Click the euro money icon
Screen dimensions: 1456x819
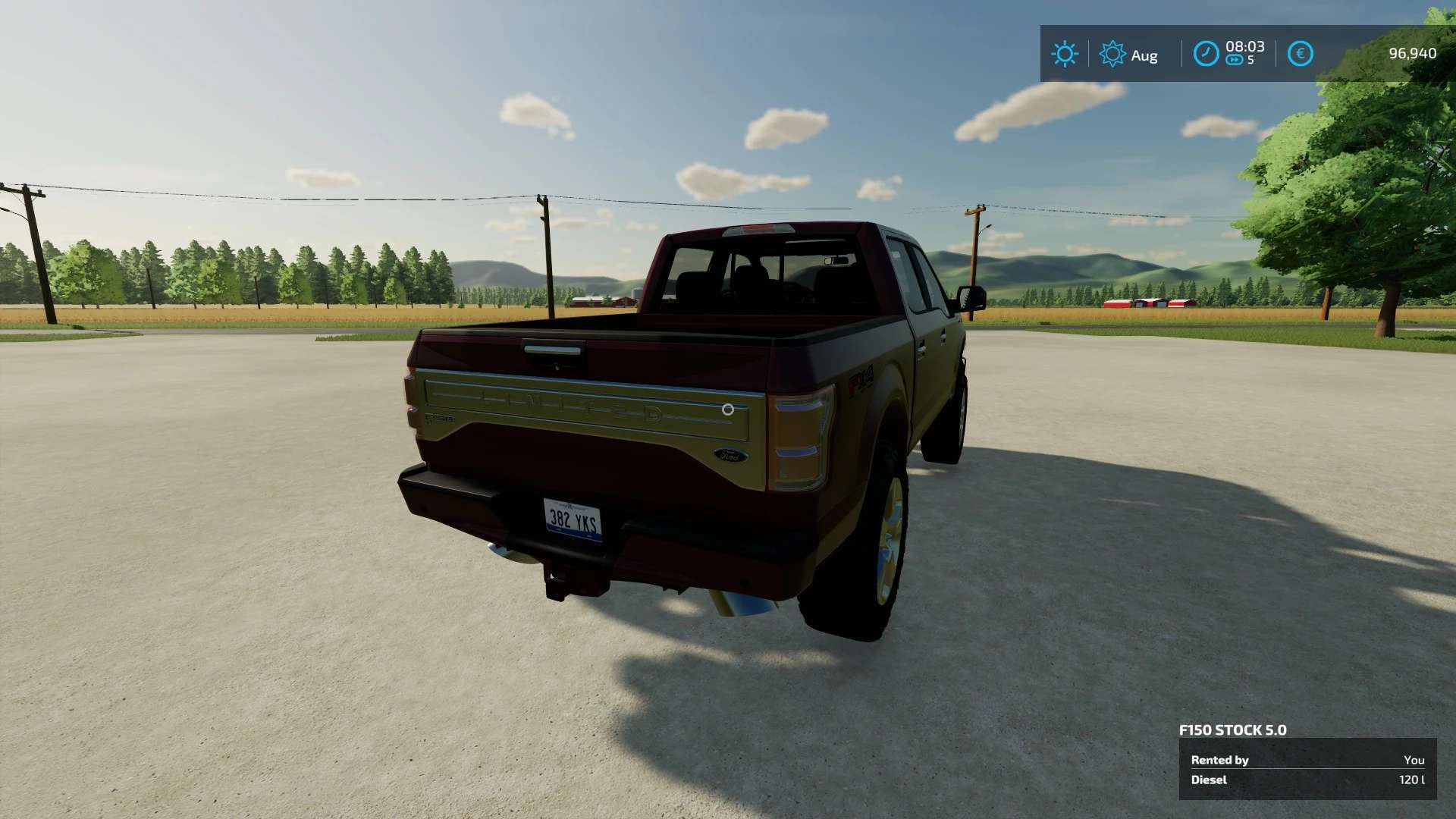pos(1300,54)
